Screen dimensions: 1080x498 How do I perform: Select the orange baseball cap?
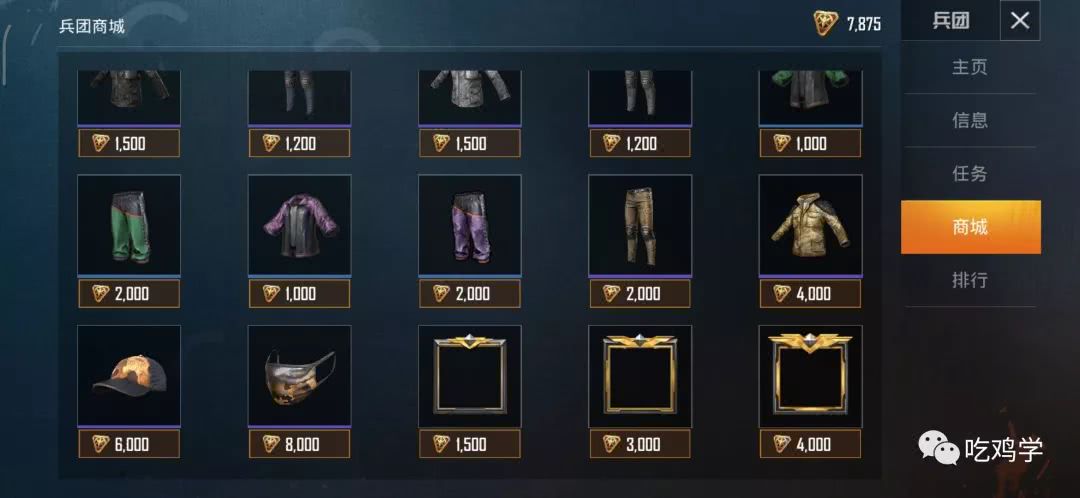[x=129, y=375]
